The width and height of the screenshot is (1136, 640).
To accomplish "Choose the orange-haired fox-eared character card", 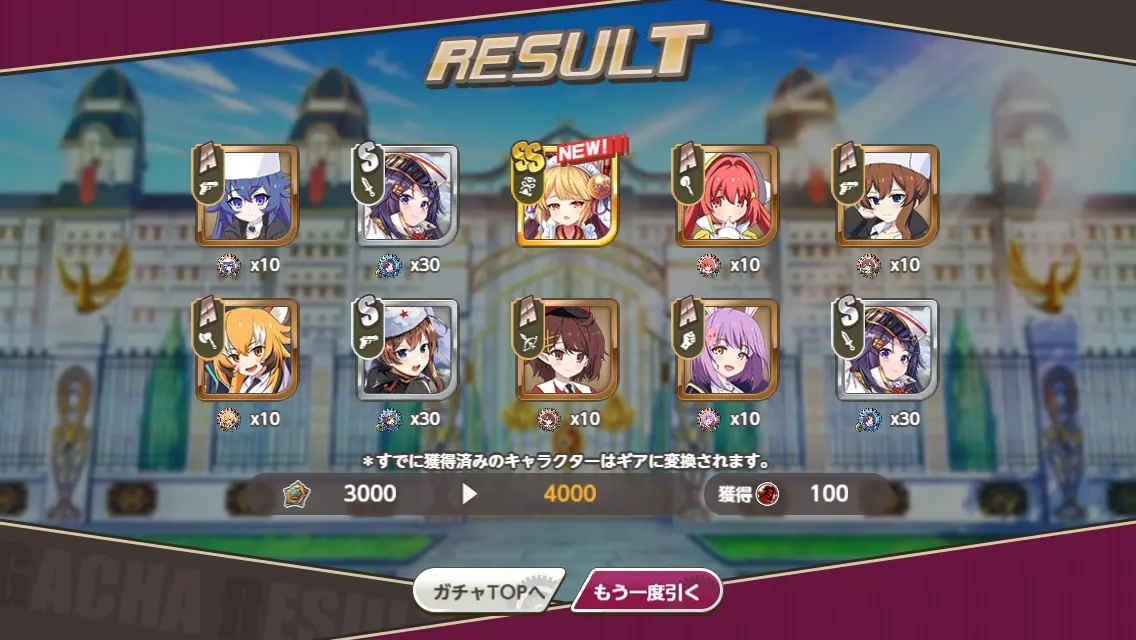I will coord(248,350).
